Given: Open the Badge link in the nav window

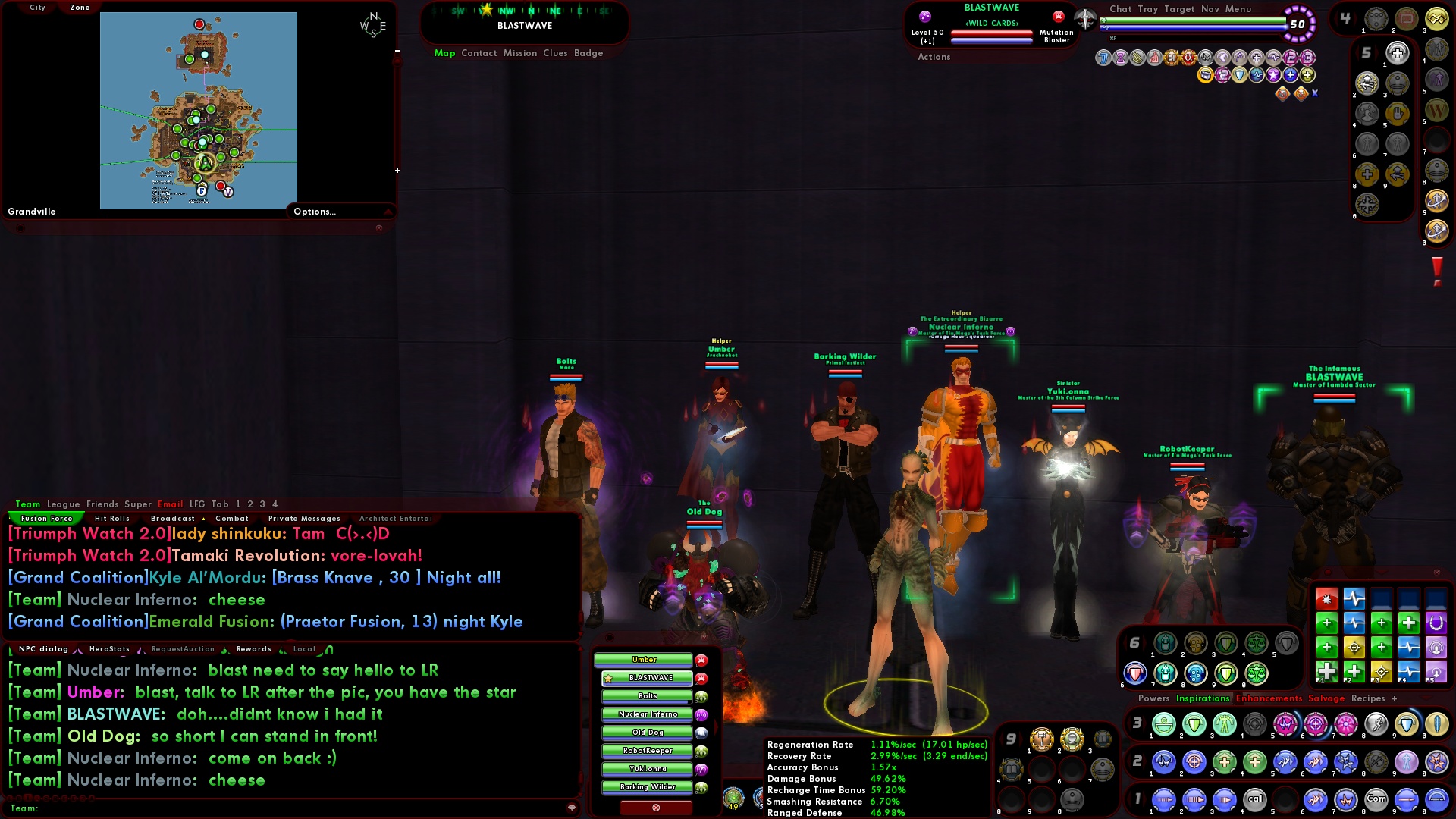Looking at the screenshot, I should pos(588,53).
